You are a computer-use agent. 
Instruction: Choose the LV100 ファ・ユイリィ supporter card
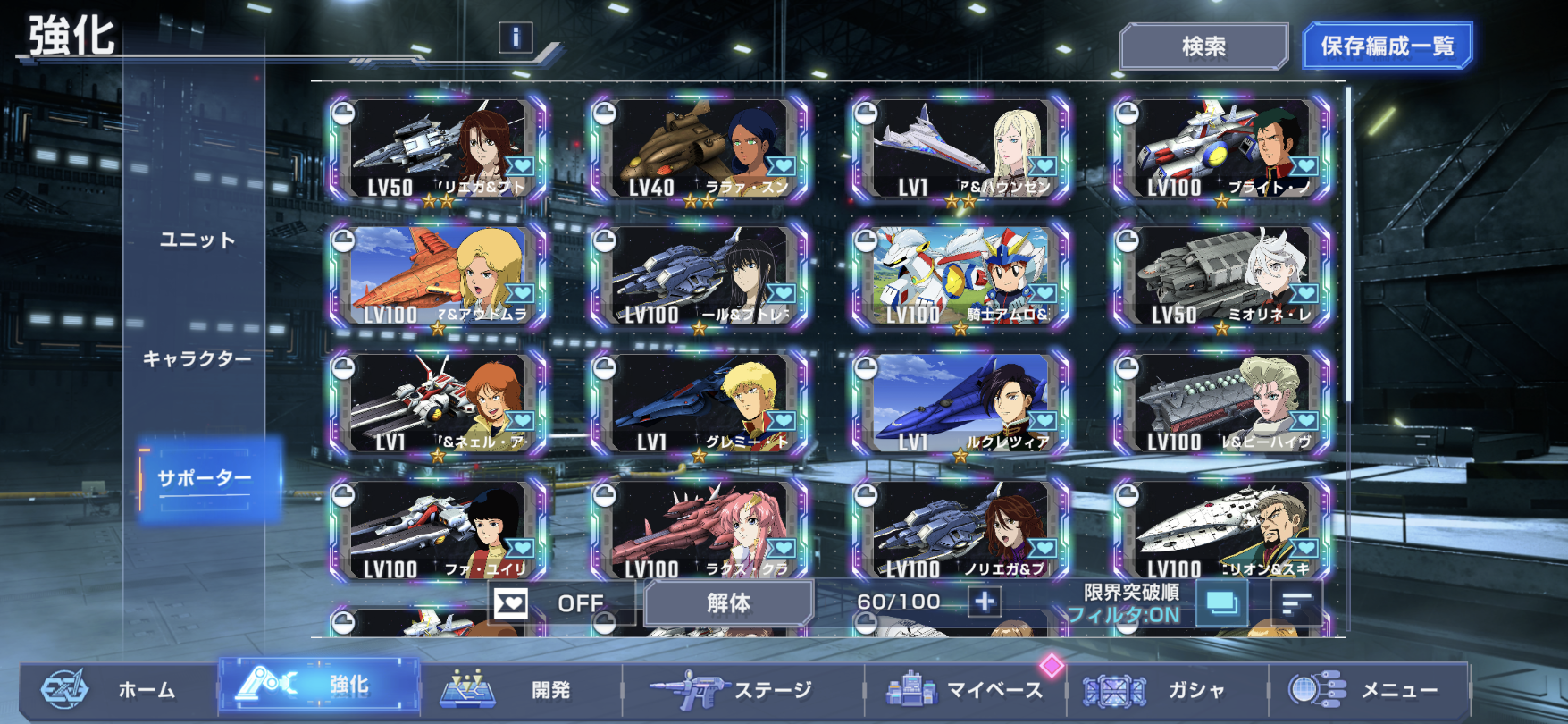click(x=437, y=530)
